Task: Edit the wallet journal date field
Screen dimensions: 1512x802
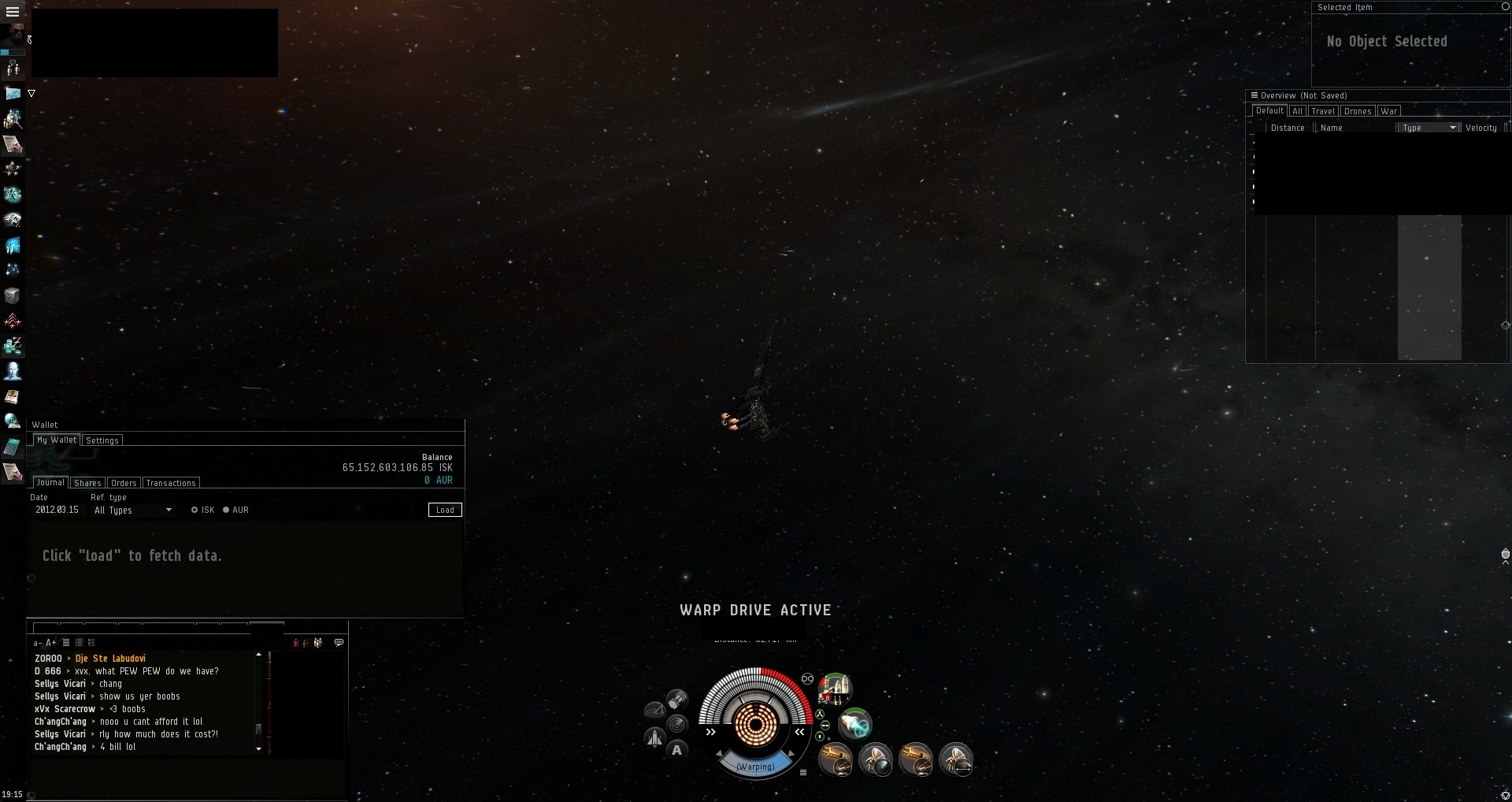Action: pyautogui.click(x=57, y=510)
